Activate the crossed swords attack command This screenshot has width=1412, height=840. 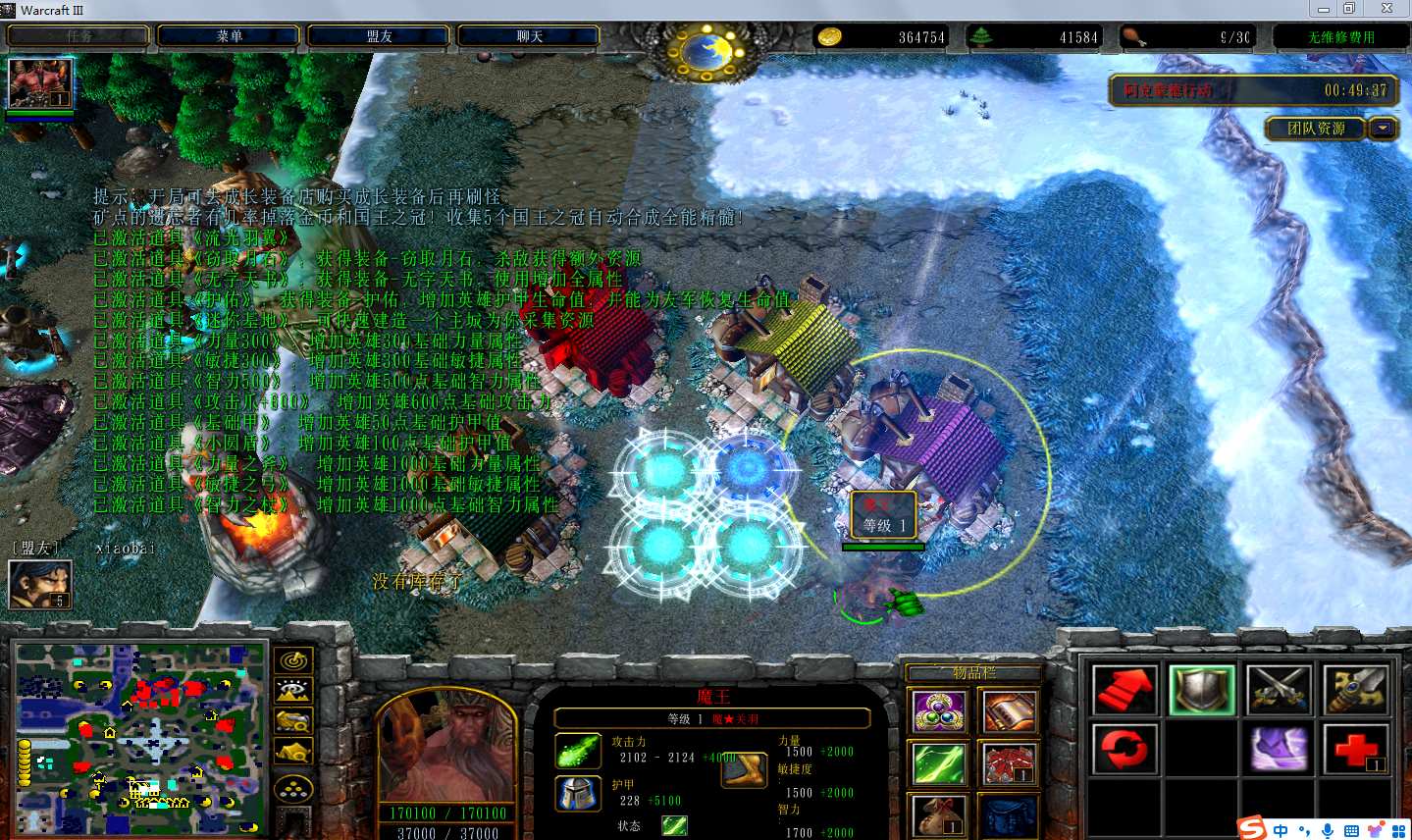point(1279,690)
